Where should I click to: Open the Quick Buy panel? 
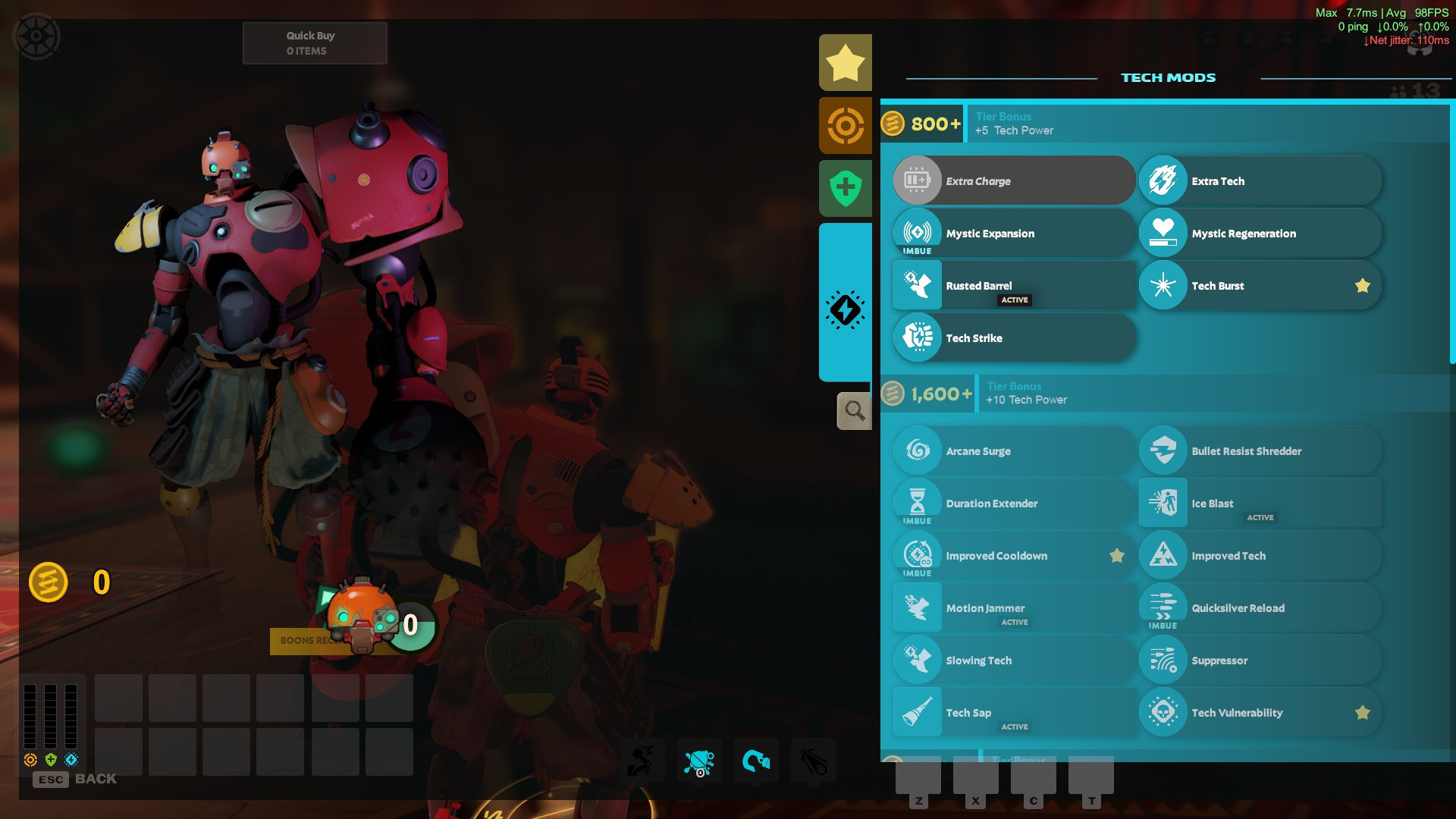(x=314, y=42)
